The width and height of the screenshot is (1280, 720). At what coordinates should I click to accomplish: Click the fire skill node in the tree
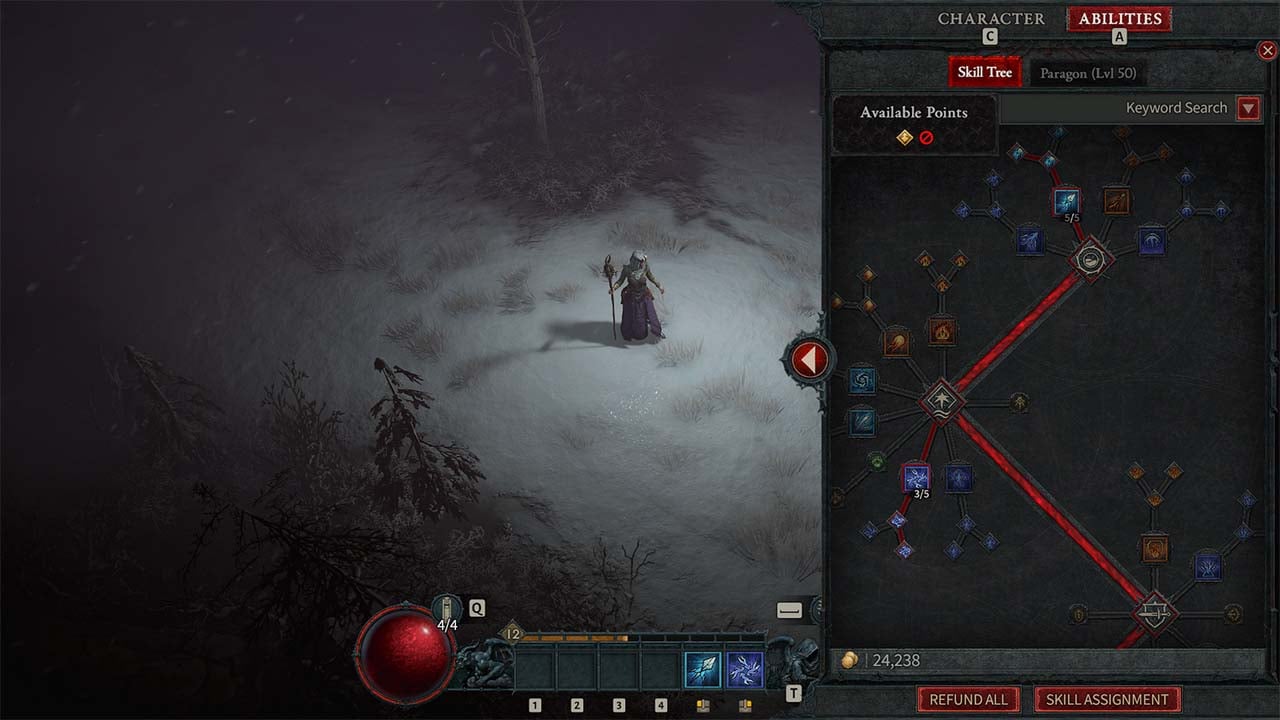point(941,330)
